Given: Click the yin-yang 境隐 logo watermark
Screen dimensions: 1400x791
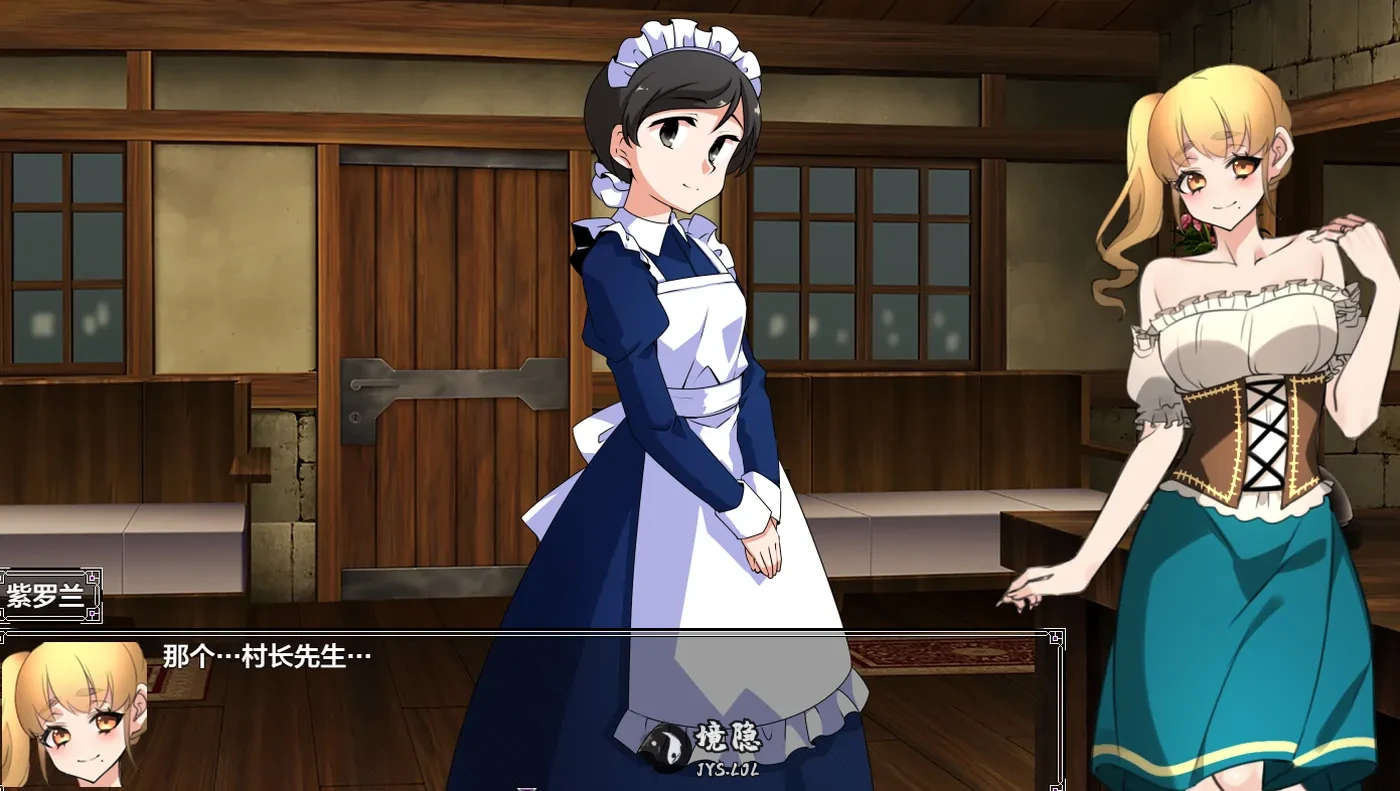Looking at the screenshot, I should (700, 744).
